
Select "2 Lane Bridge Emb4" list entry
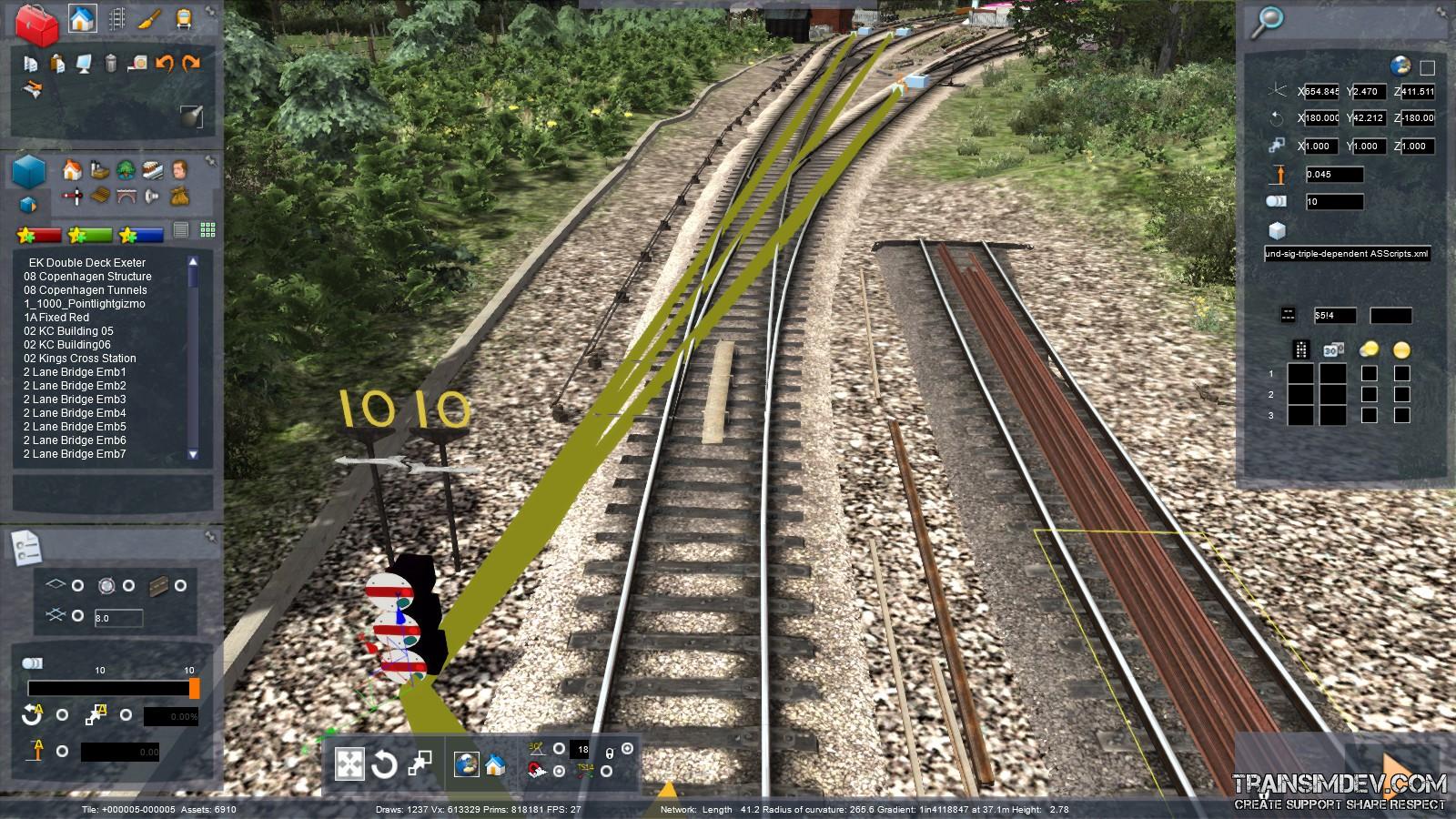click(x=75, y=413)
